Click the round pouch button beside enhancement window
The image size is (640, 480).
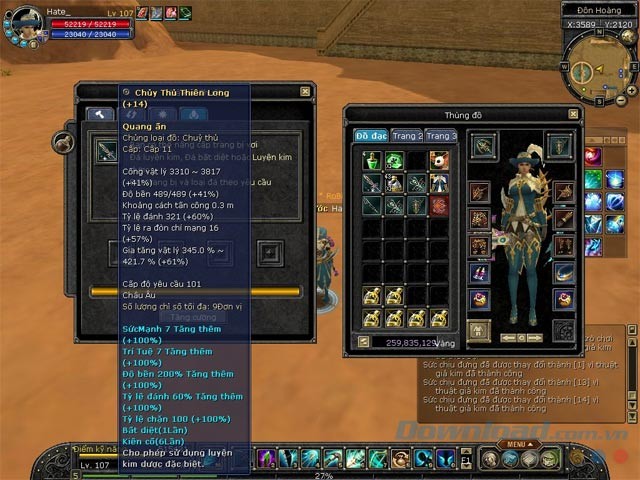coord(63,143)
